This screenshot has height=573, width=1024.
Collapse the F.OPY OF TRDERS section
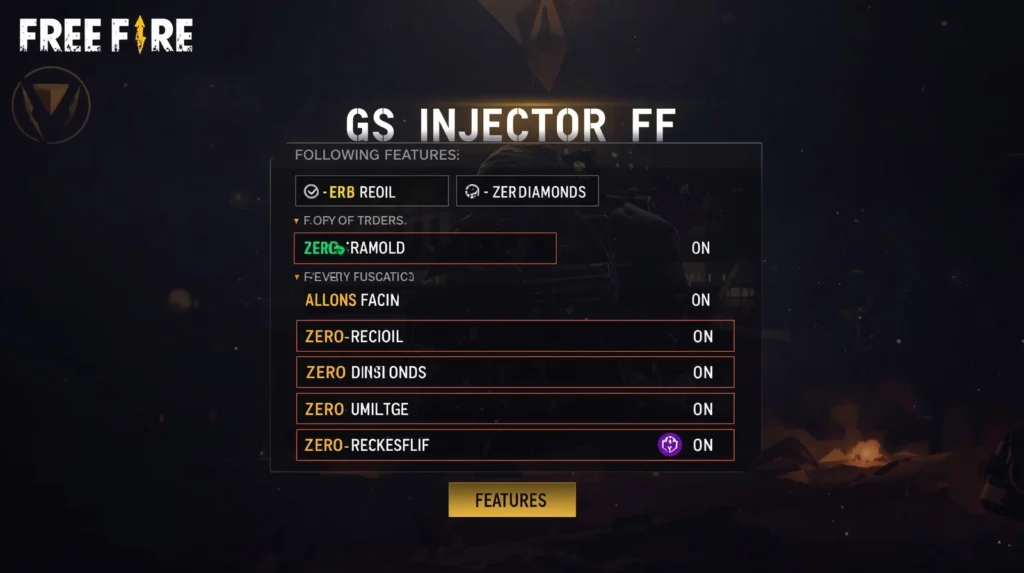tap(296, 221)
